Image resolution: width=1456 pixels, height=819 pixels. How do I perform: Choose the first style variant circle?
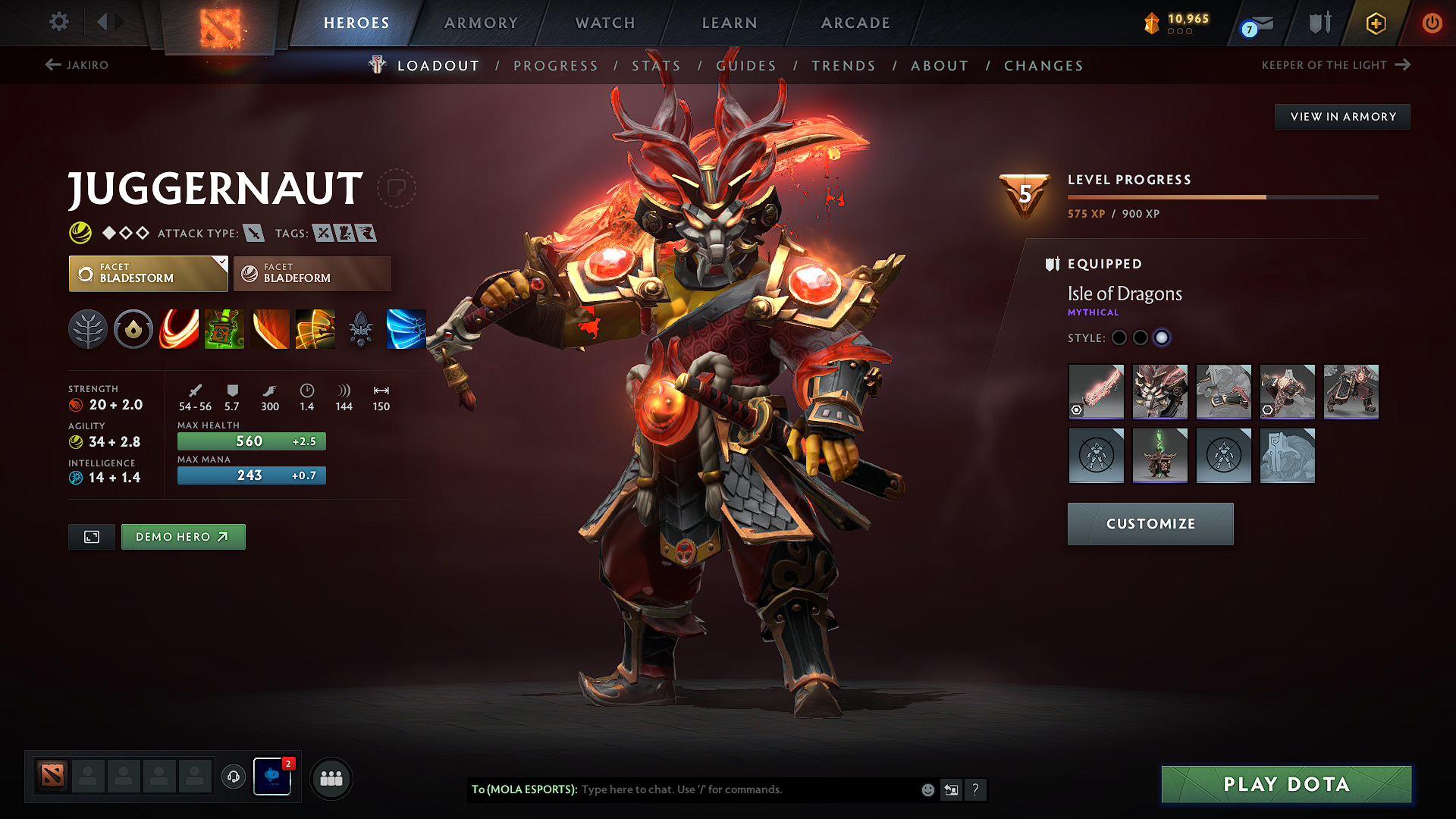tap(1119, 338)
